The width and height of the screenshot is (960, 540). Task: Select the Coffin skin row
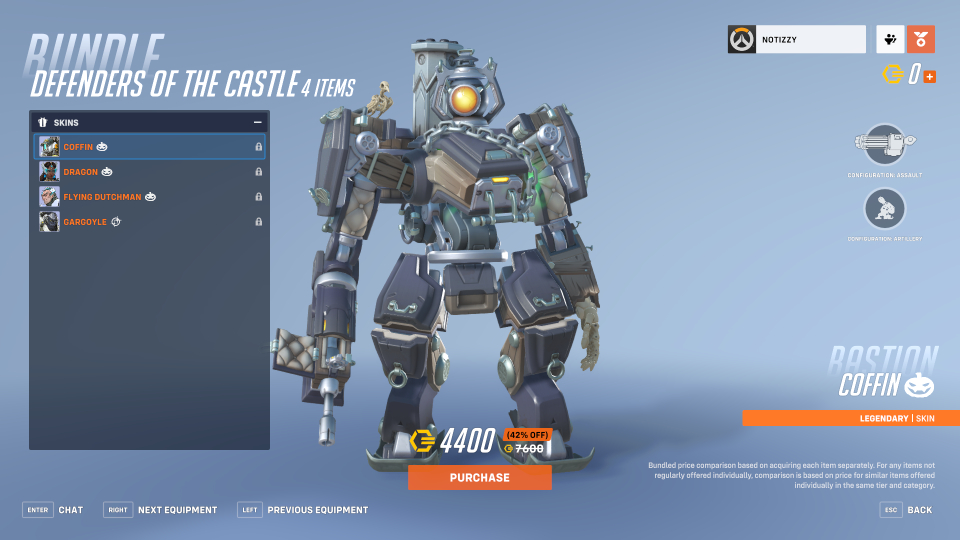tap(150, 147)
